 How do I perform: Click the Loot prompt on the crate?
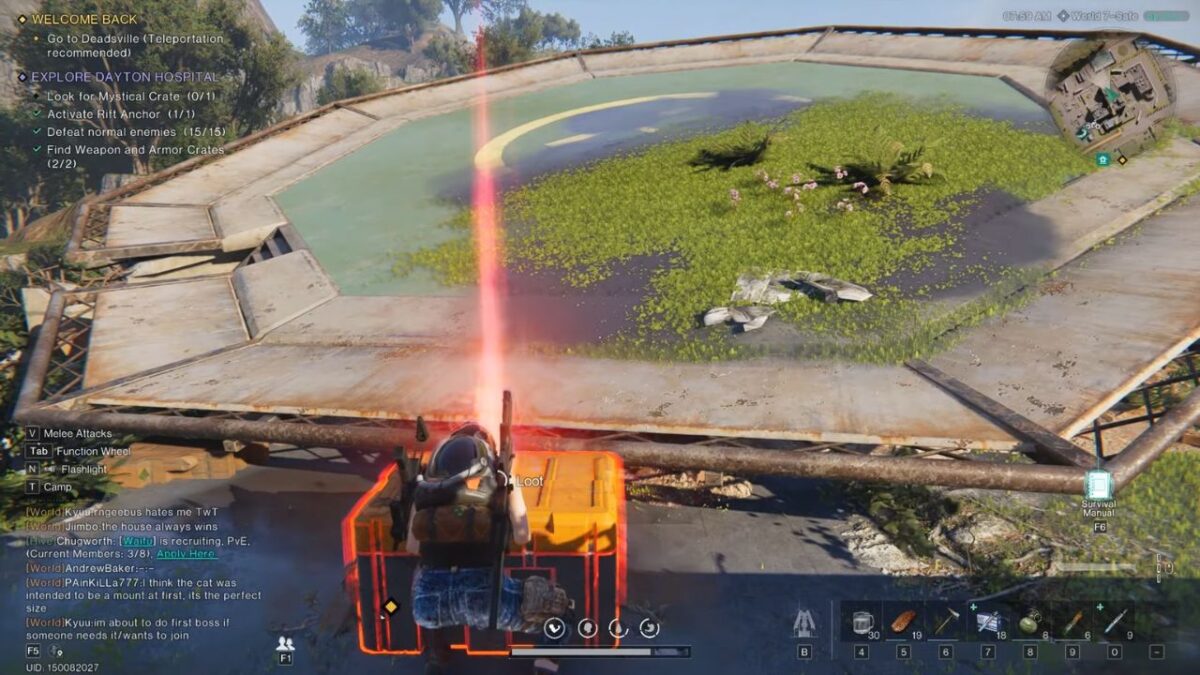coord(529,481)
